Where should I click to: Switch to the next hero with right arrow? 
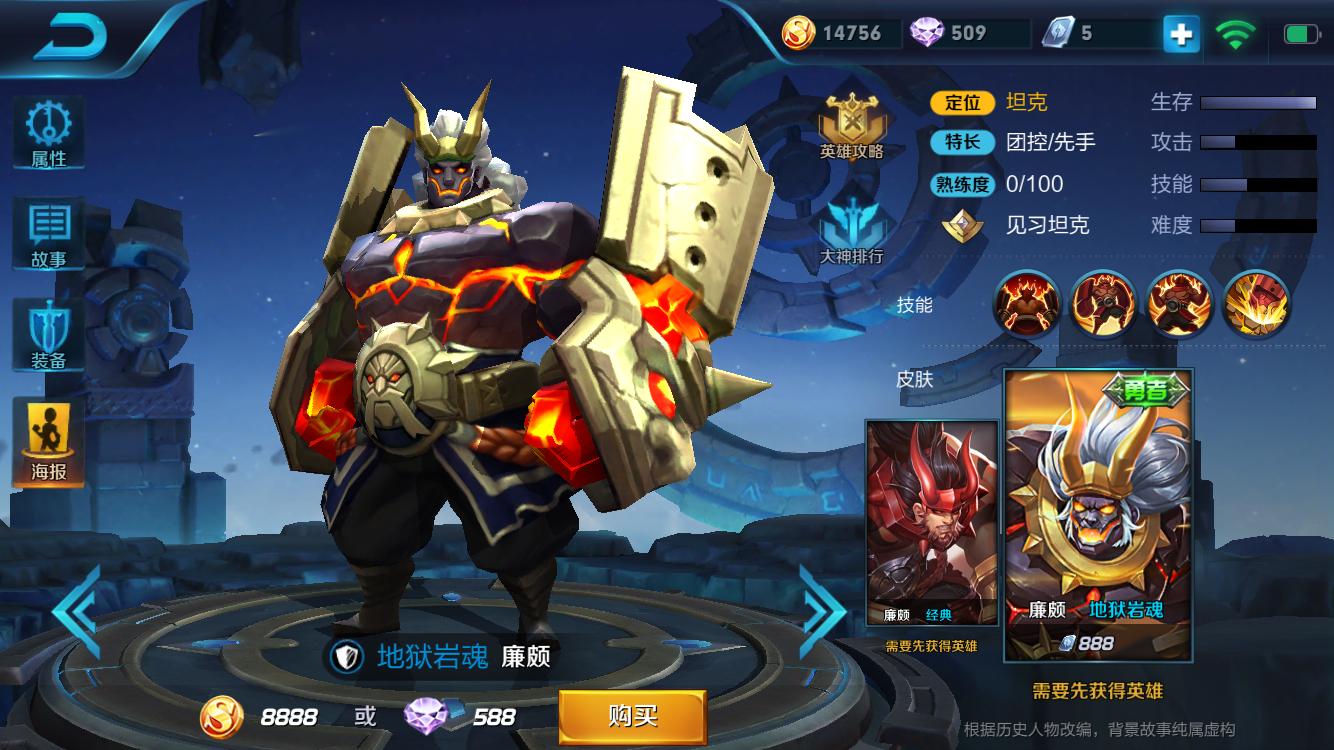click(x=823, y=611)
